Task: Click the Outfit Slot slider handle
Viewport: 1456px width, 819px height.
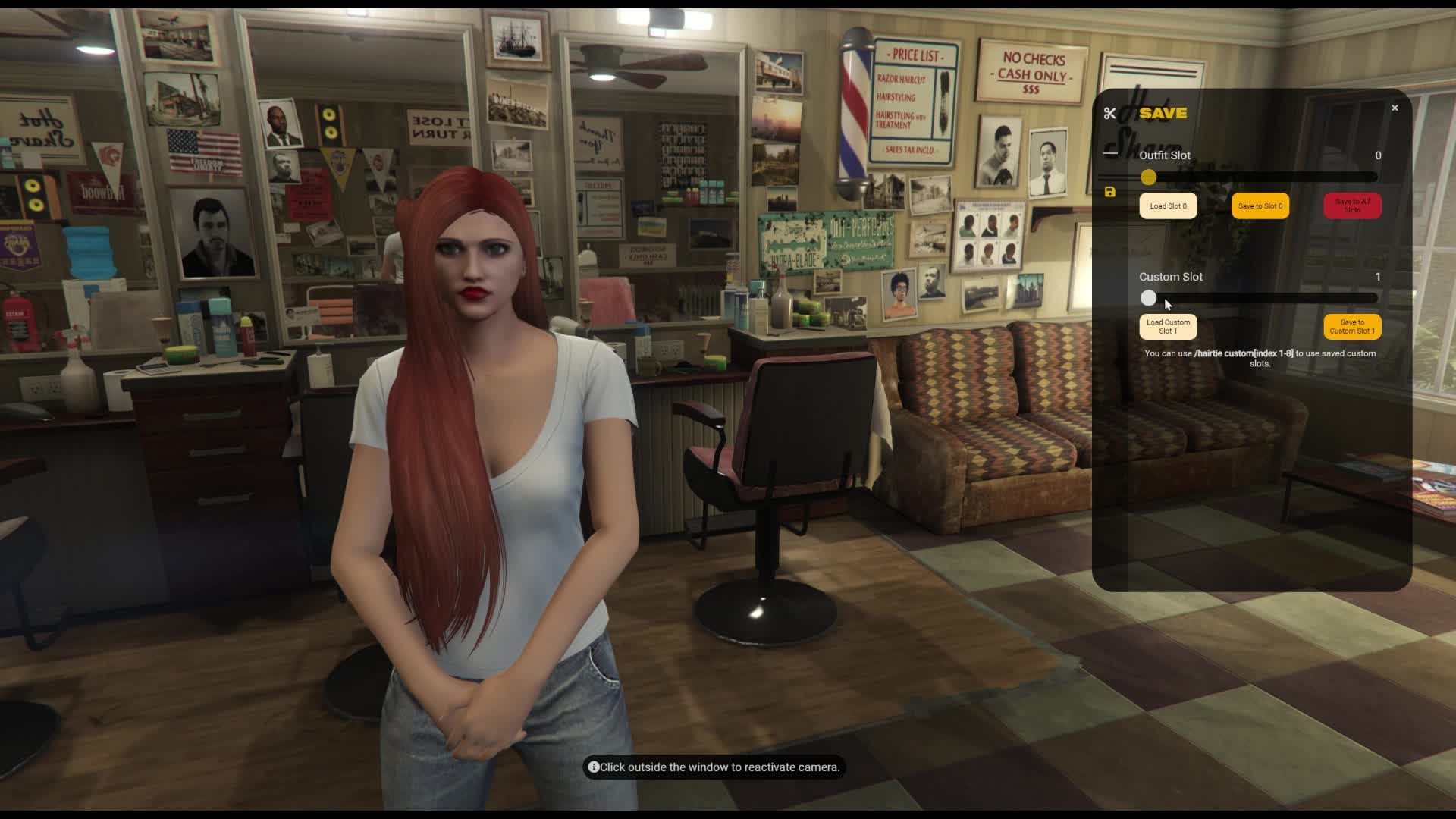Action: coord(1148,177)
